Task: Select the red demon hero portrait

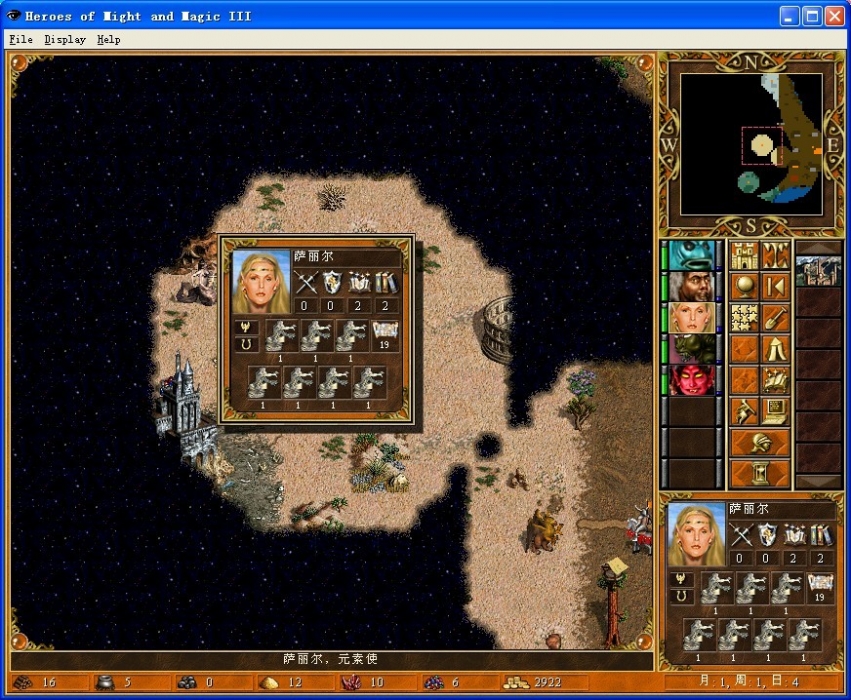Action: pos(689,380)
